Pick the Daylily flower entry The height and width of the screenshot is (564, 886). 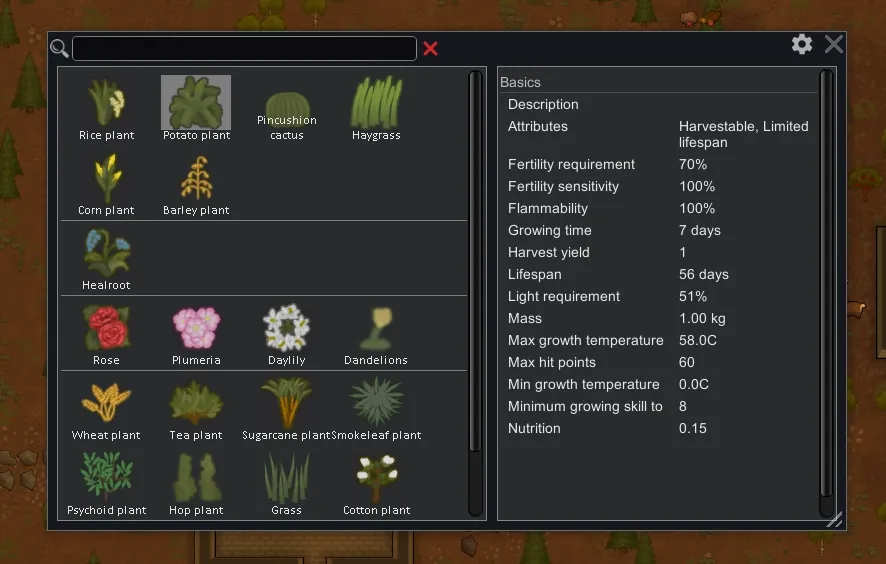(x=286, y=333)
